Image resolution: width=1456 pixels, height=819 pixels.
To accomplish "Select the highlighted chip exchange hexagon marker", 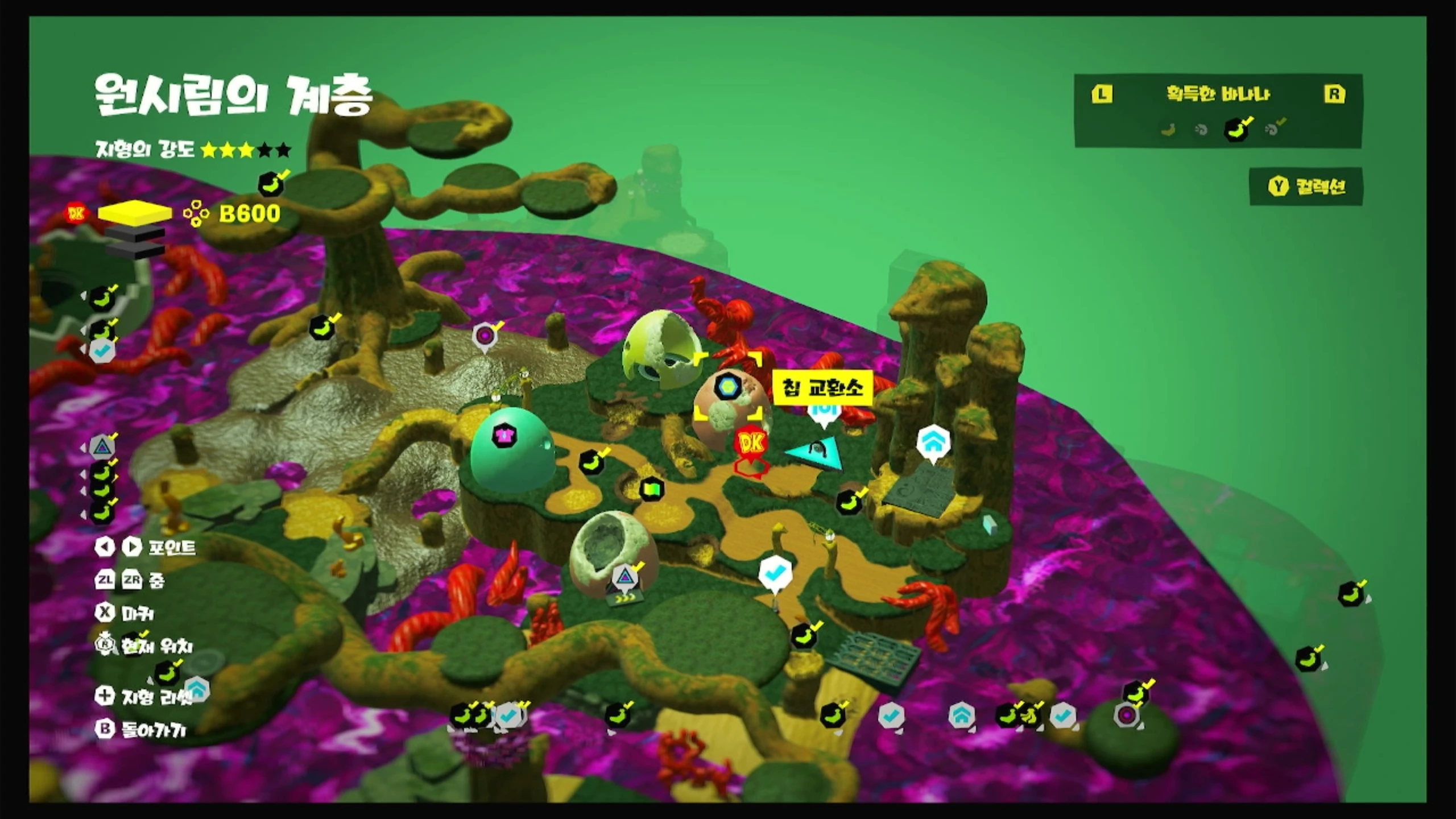I will 726,387.
